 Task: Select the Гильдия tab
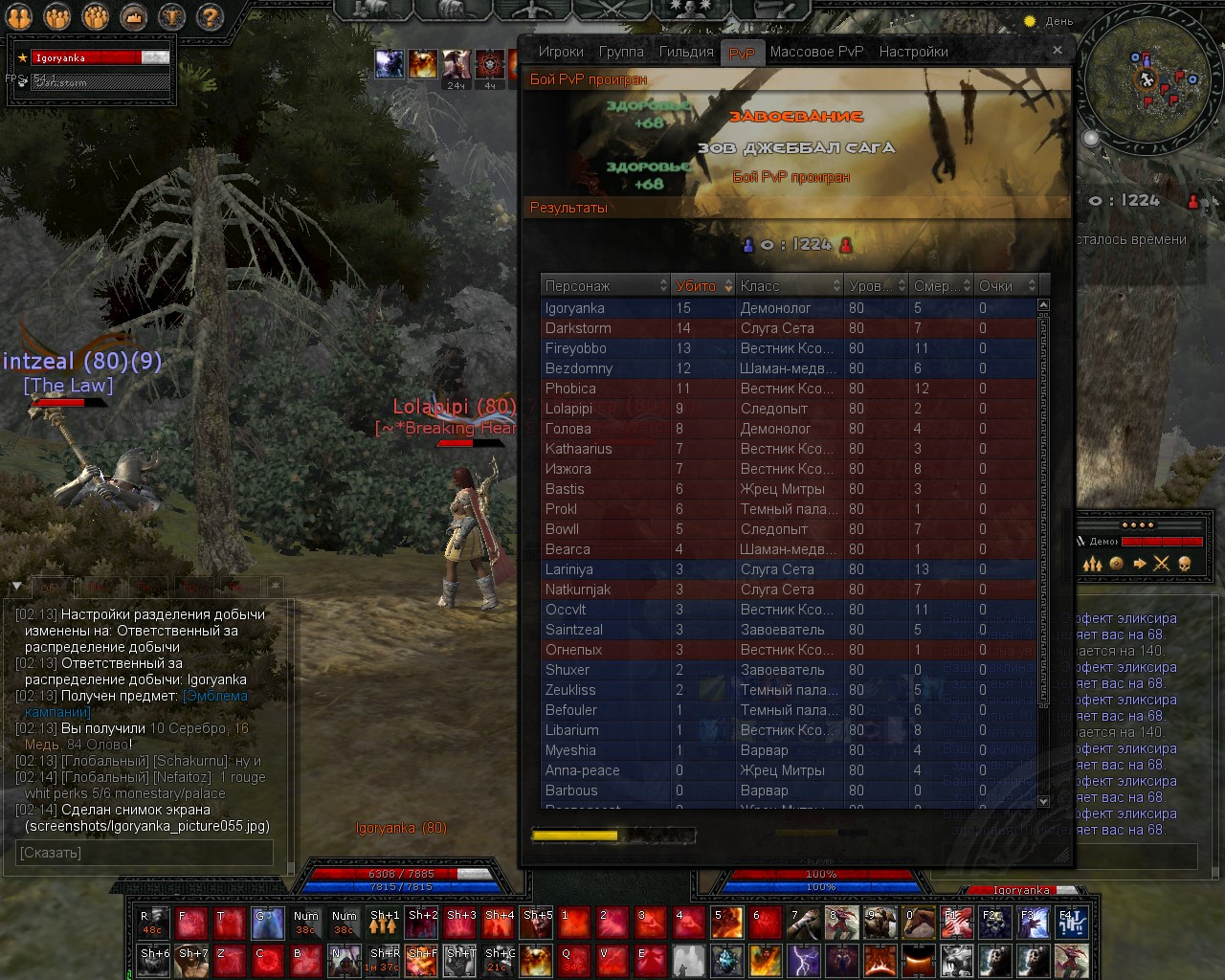pyautogui.click(x=686, y=52)
